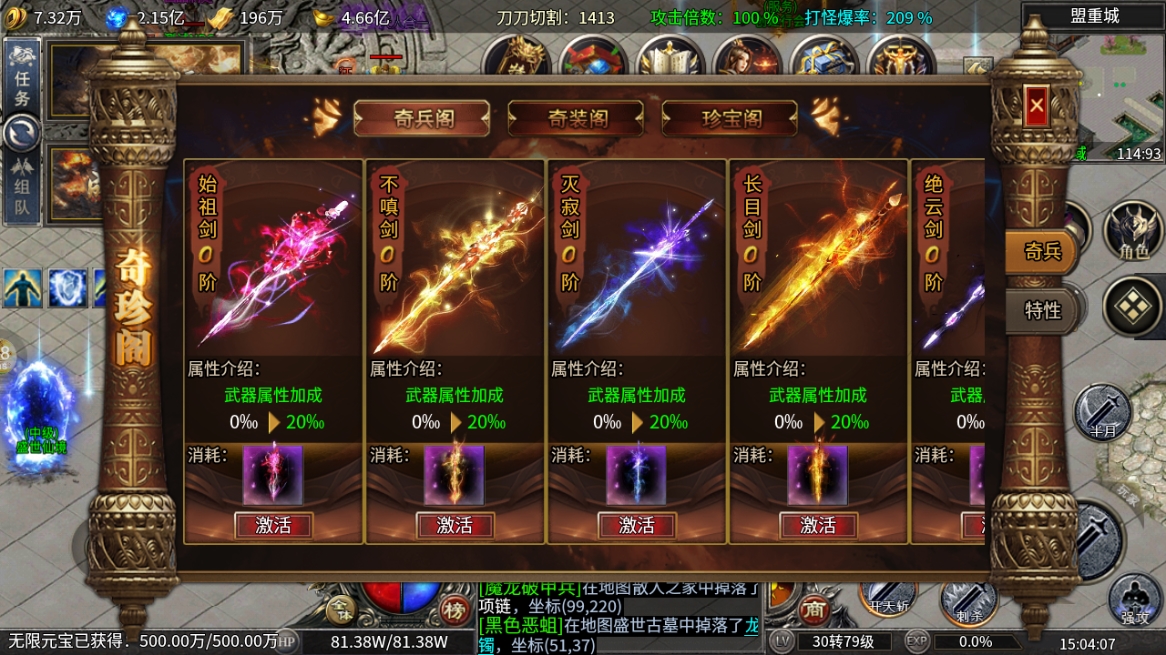Viewport: 1166px width, 655px height.
Task: Click the 长目剑 cost material icon
Action: tap(818, 475)
